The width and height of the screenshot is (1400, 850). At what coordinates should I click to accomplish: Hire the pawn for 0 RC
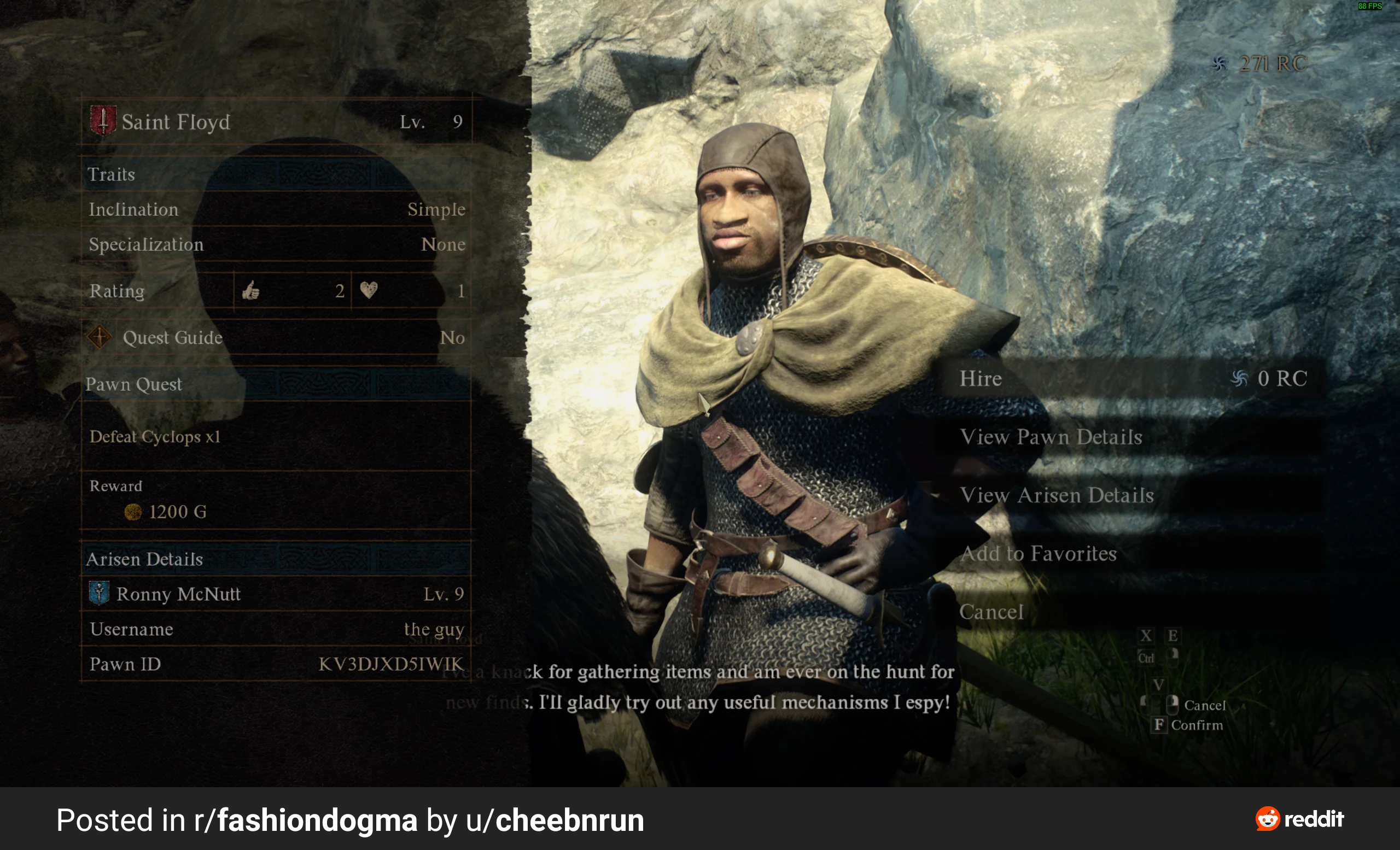[1132, 379]
